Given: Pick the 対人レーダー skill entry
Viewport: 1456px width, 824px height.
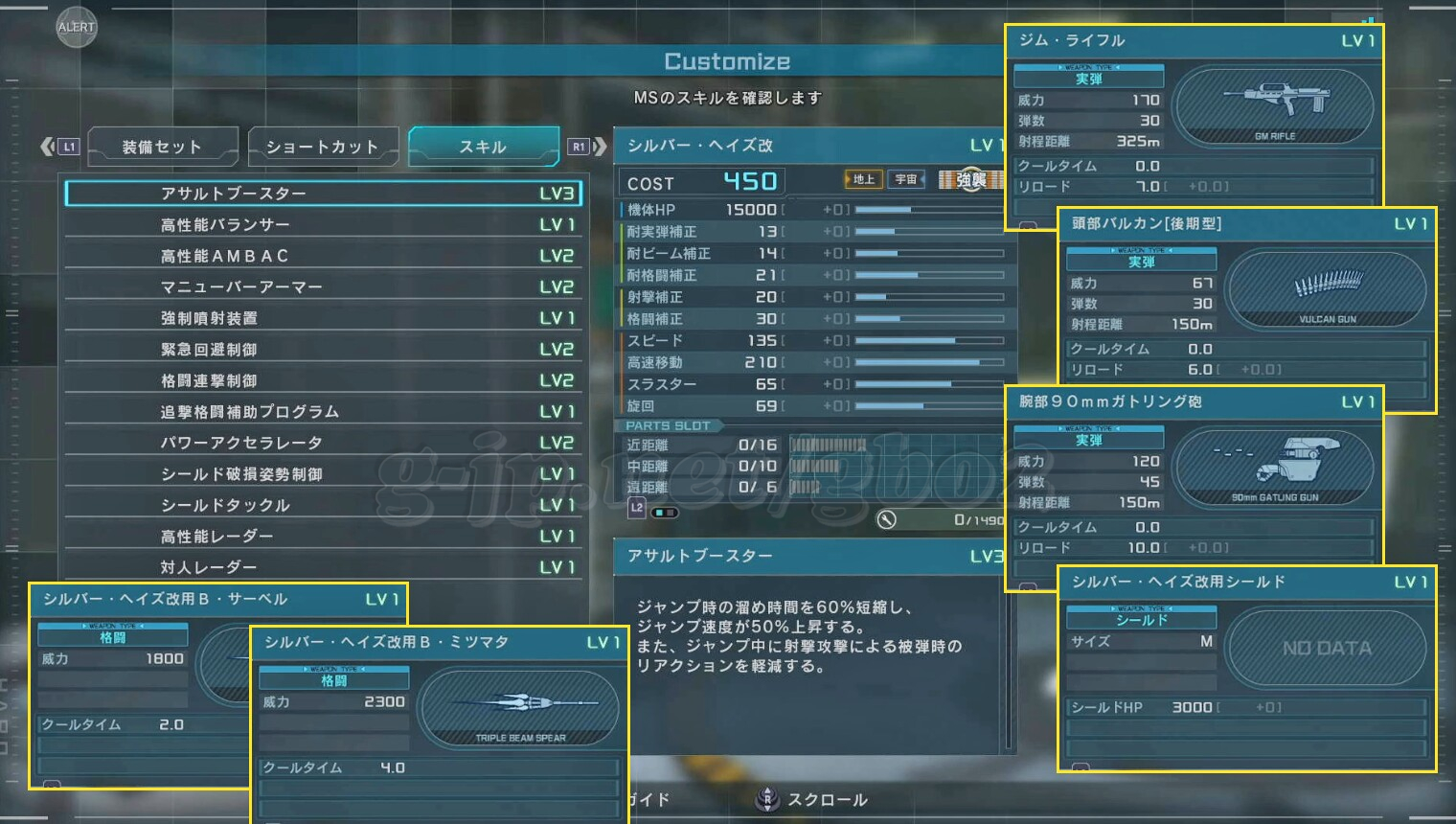Looking at the screenshot, I should pyautogui.click(x=324, y=567).
